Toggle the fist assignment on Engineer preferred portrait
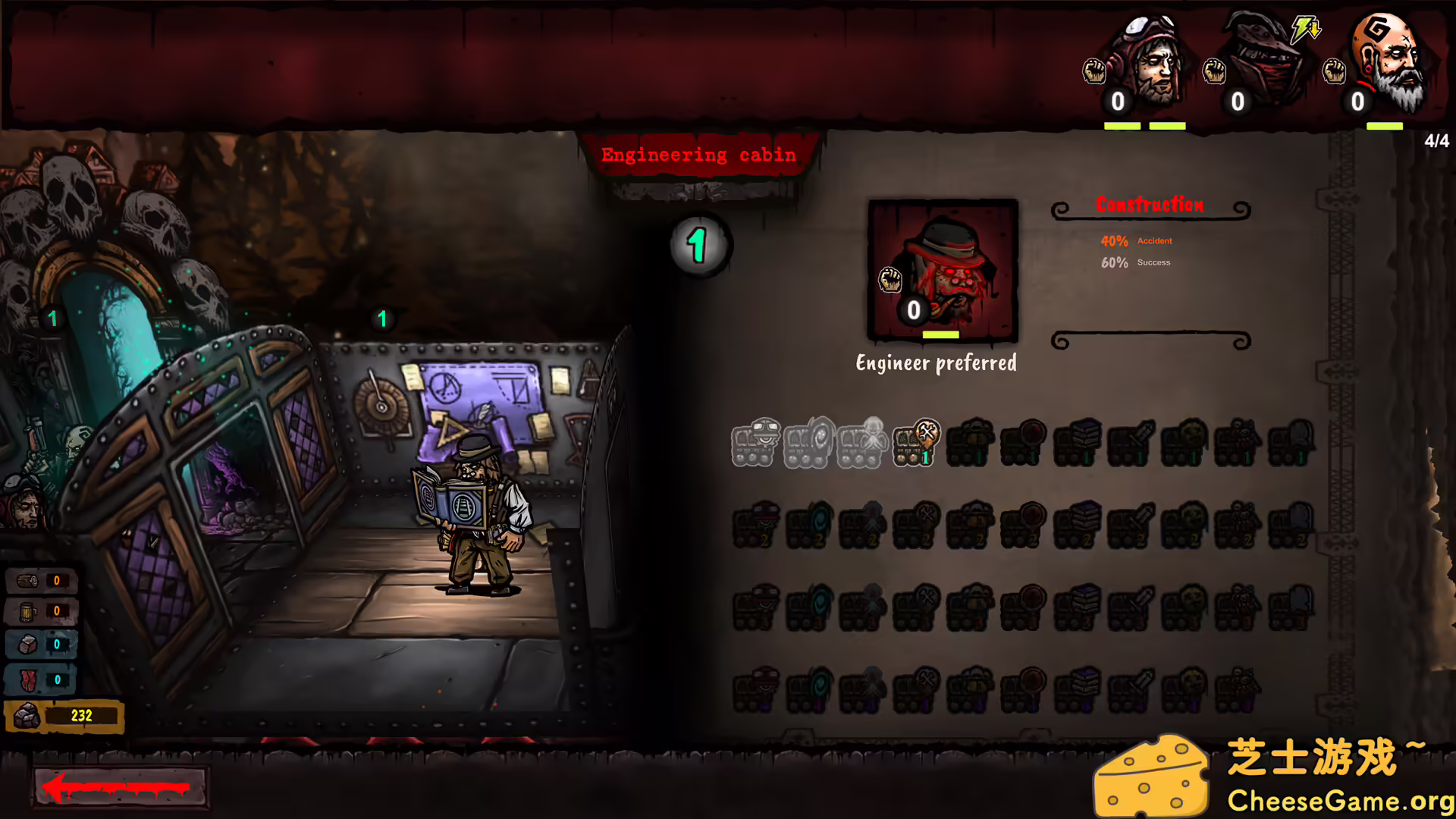1456x819 pixels. (x=890, y=281)
